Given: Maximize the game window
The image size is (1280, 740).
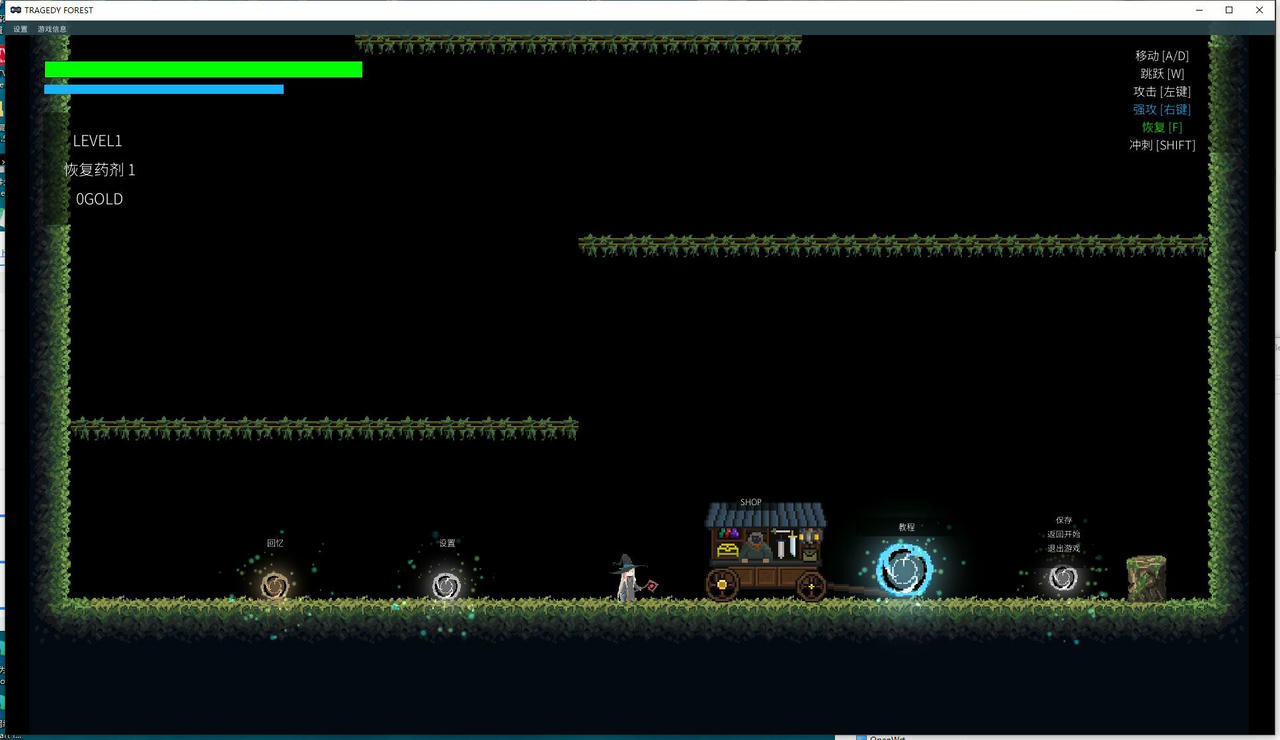Looking at the screenshot, I should click(x=1229, y=10).
